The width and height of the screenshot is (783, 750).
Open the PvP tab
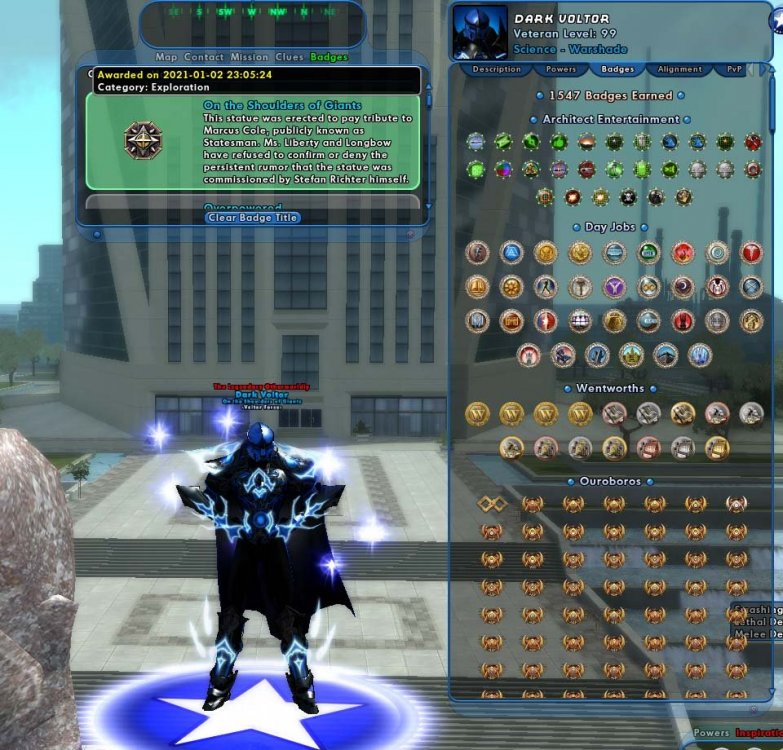point(735,70)
